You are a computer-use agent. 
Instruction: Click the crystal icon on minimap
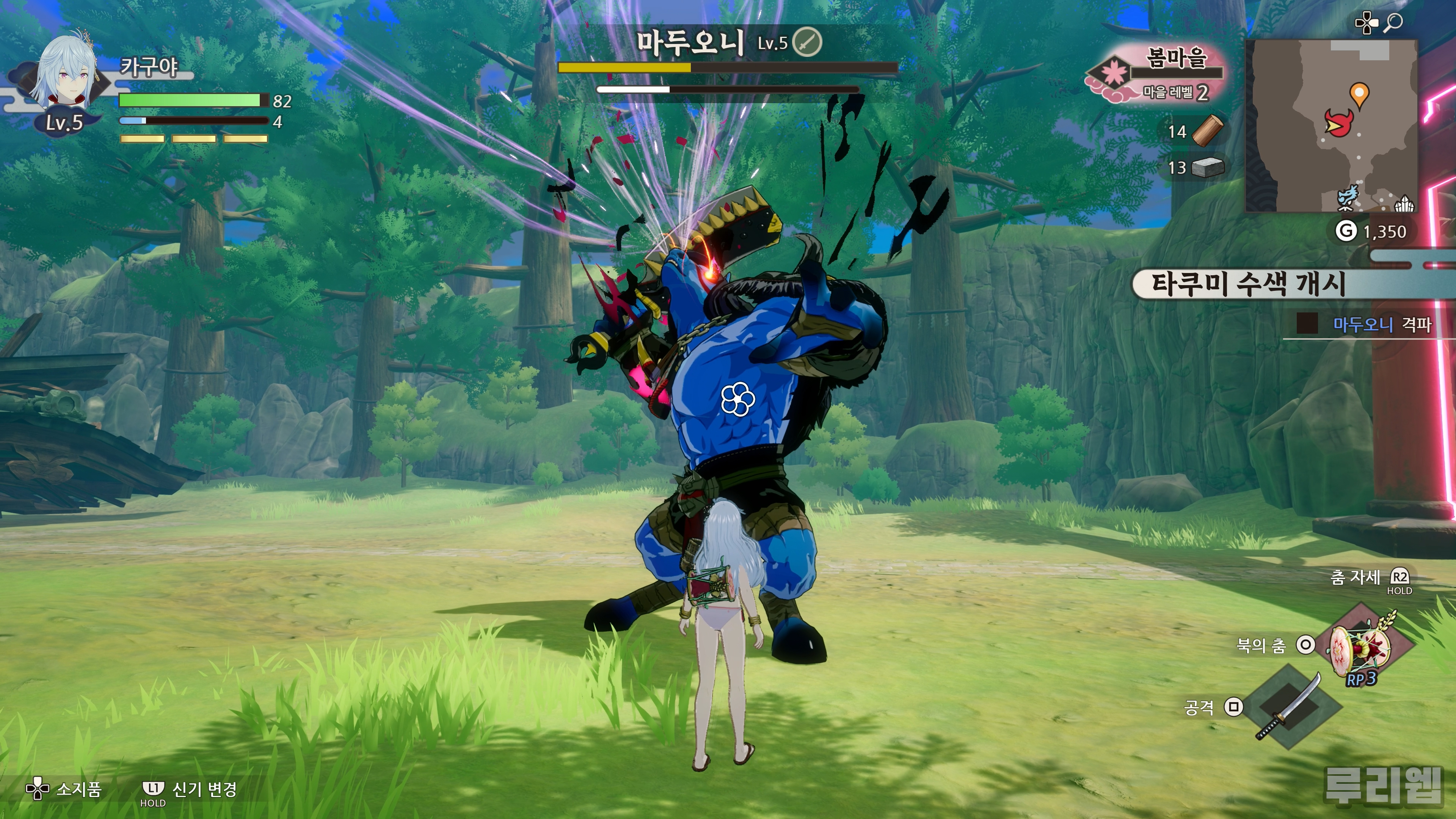pyautogui.click(x=1404, y=203)
